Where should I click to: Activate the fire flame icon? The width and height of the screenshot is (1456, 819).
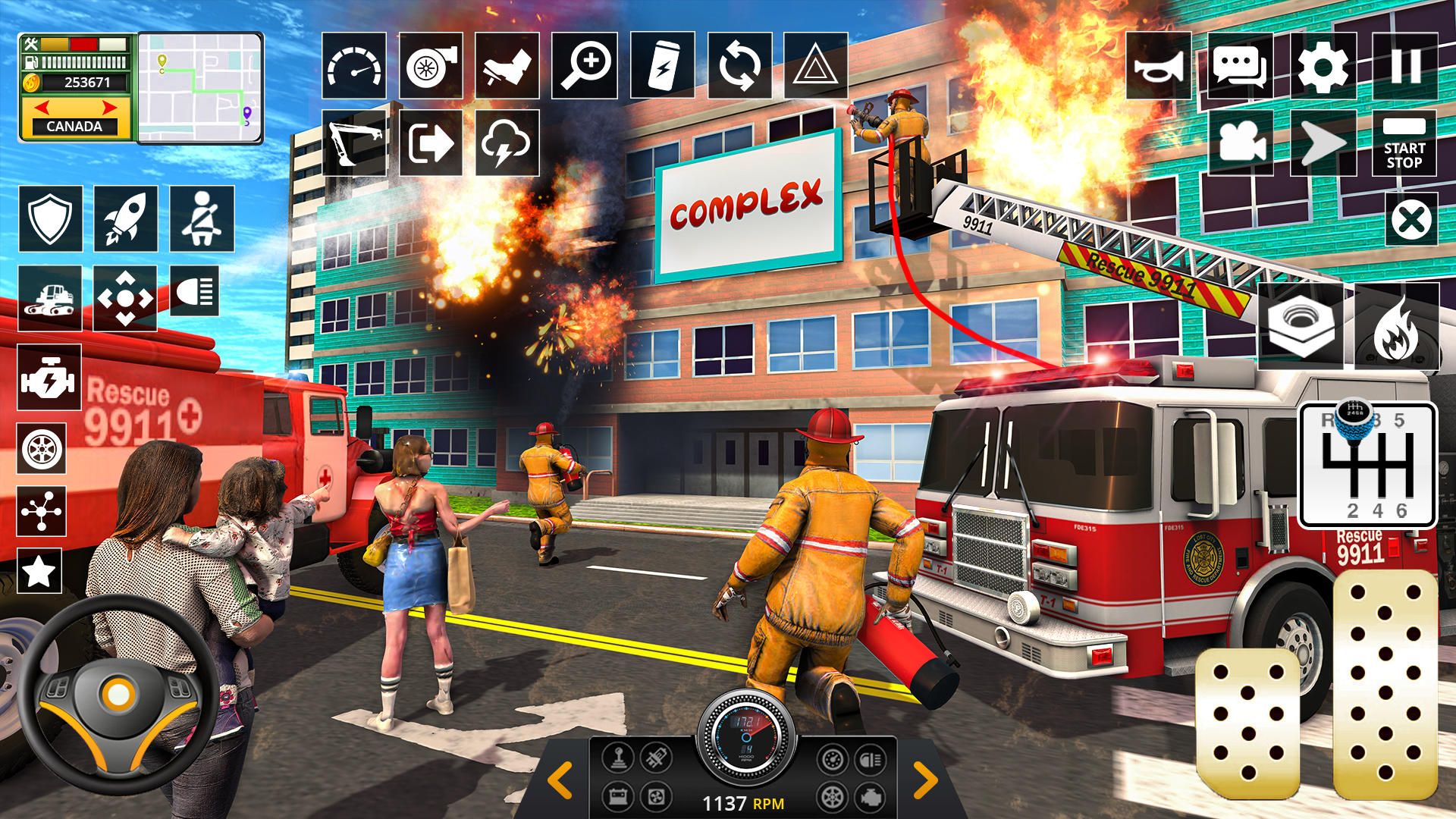1396,328
